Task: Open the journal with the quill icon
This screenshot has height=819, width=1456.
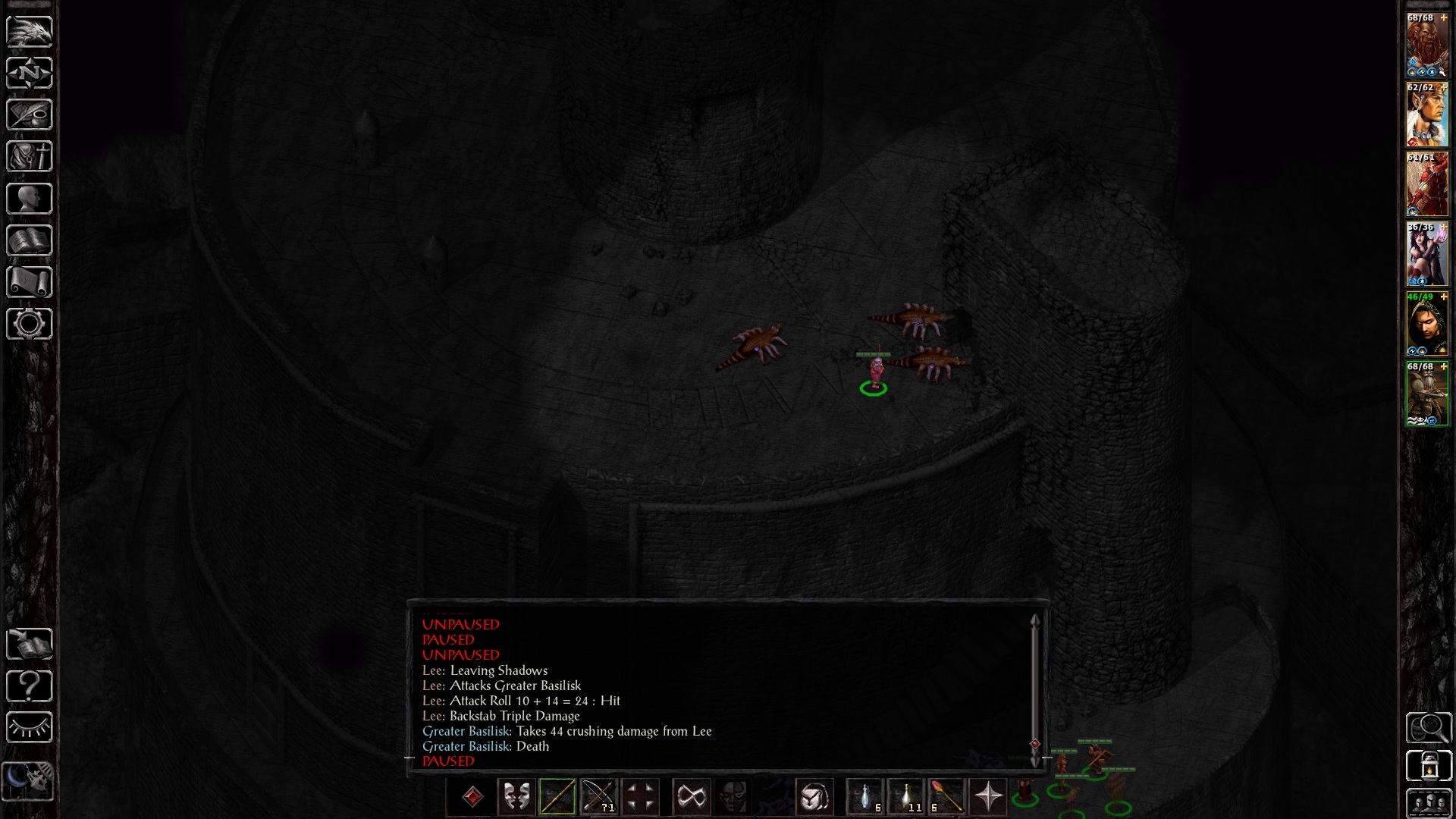Action: (x=30, y=115)
